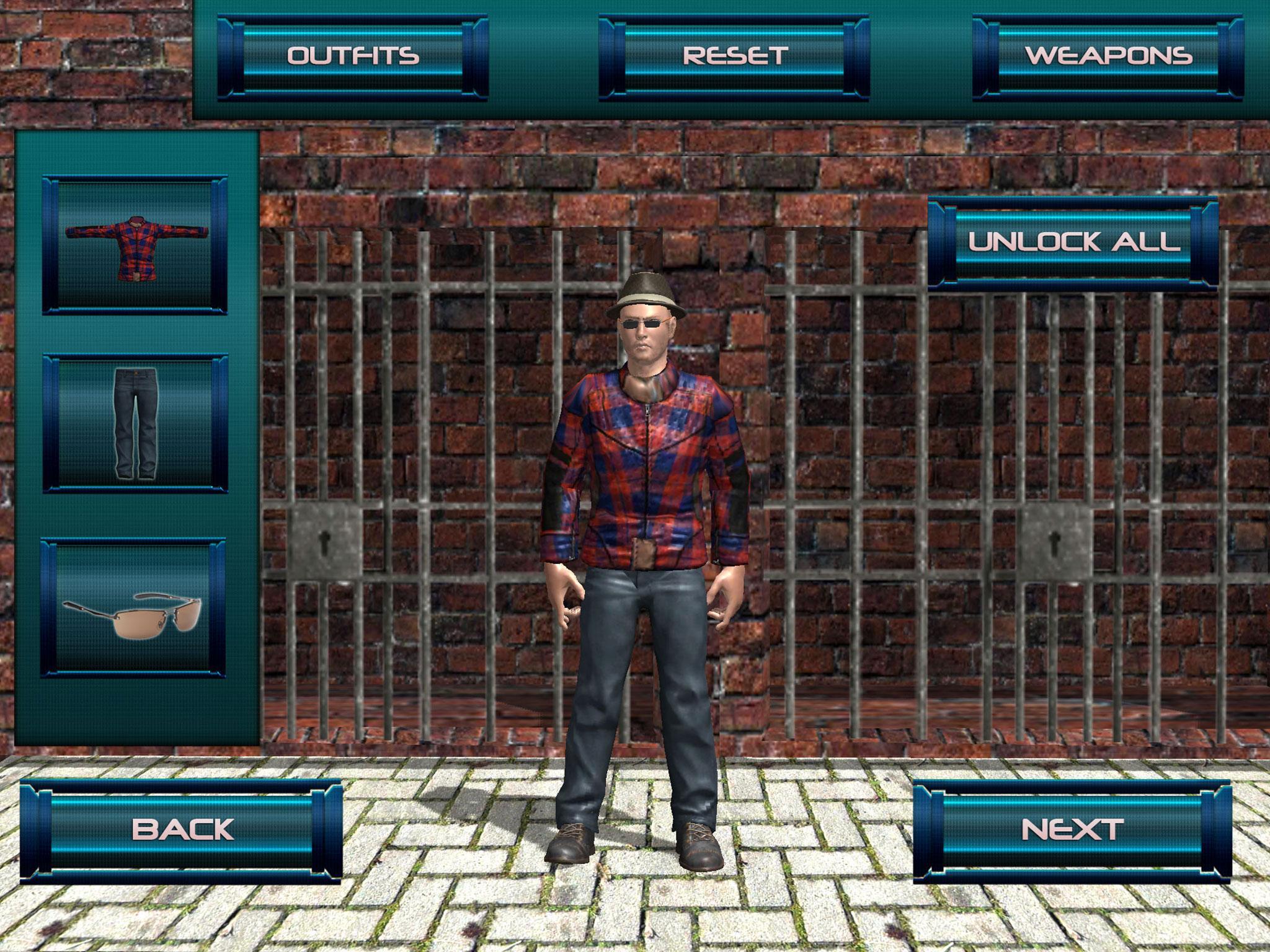Choose the dark jeans slot

point(135,424)
